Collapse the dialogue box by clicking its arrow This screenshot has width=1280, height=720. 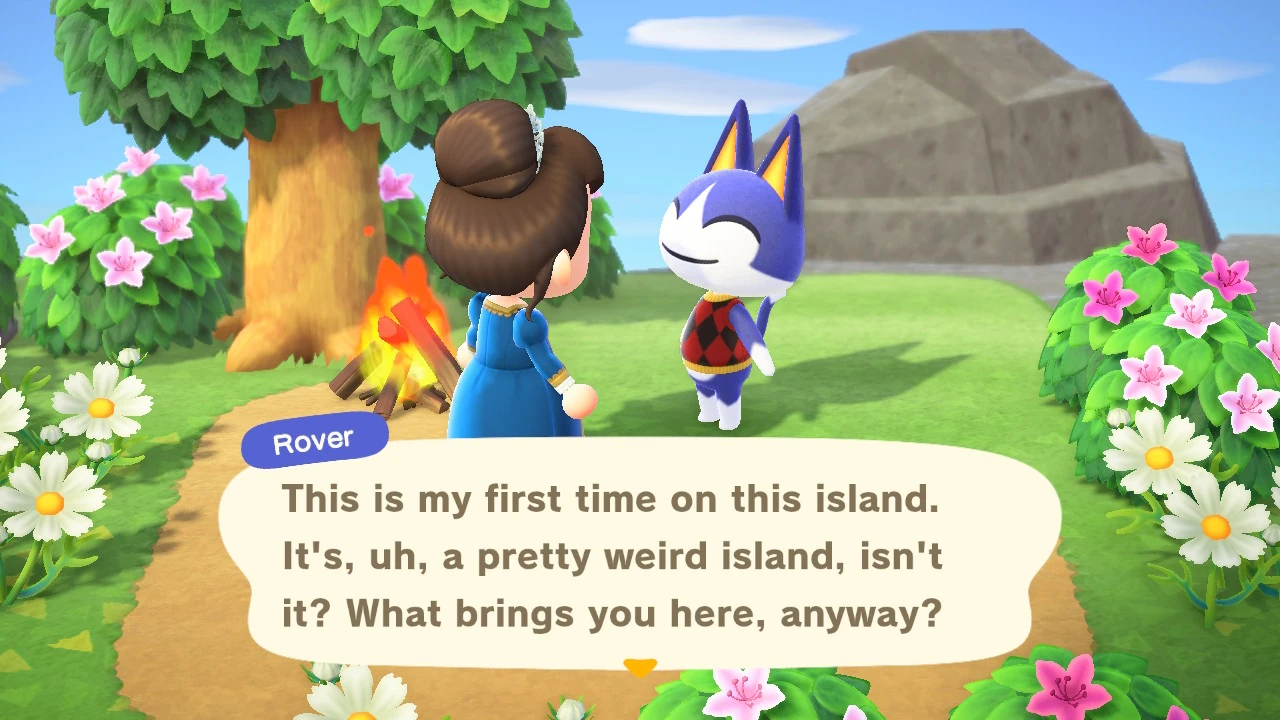(x=640, y=666)
